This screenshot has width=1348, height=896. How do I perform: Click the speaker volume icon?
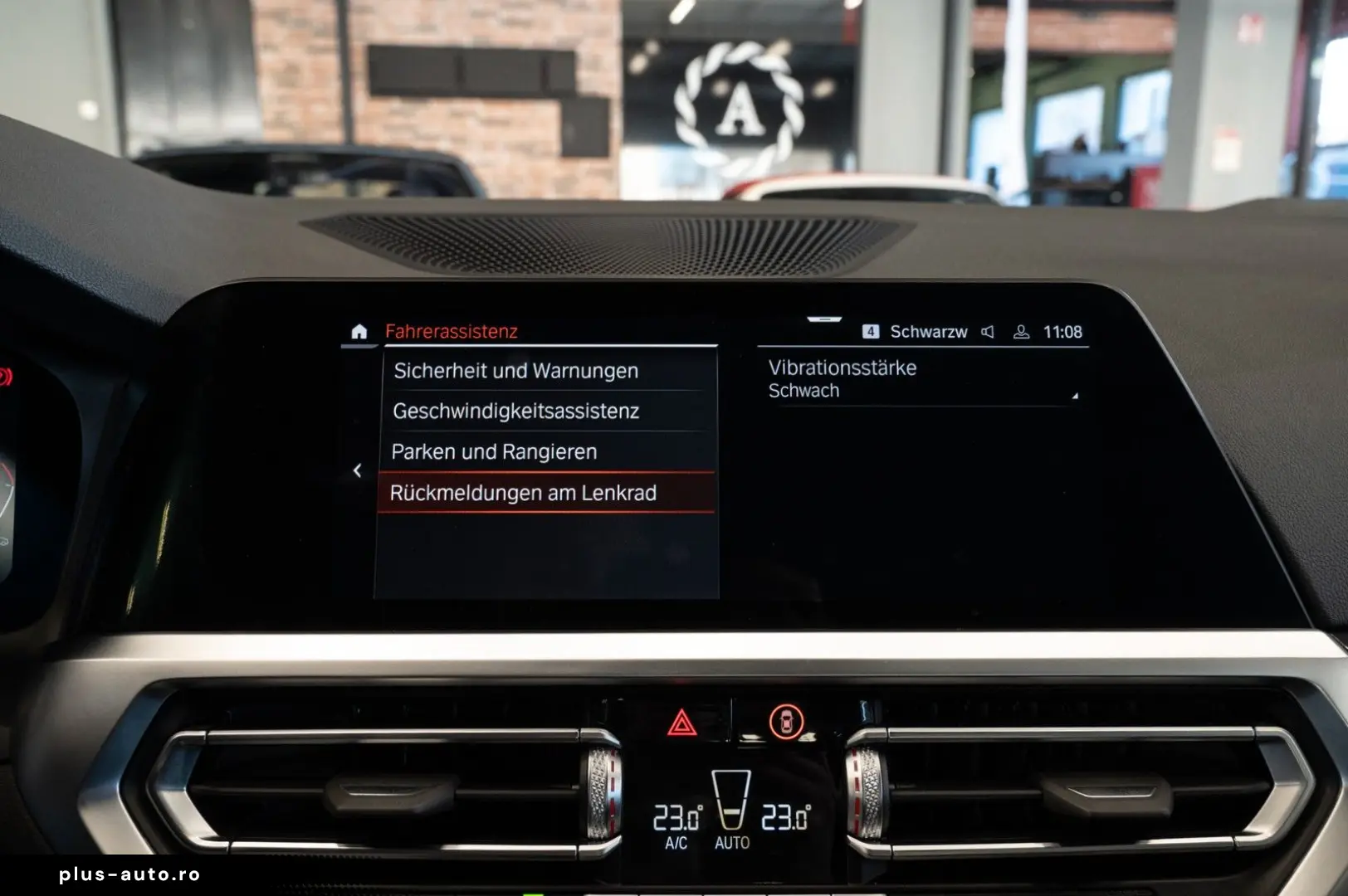[x=986, y=332]
